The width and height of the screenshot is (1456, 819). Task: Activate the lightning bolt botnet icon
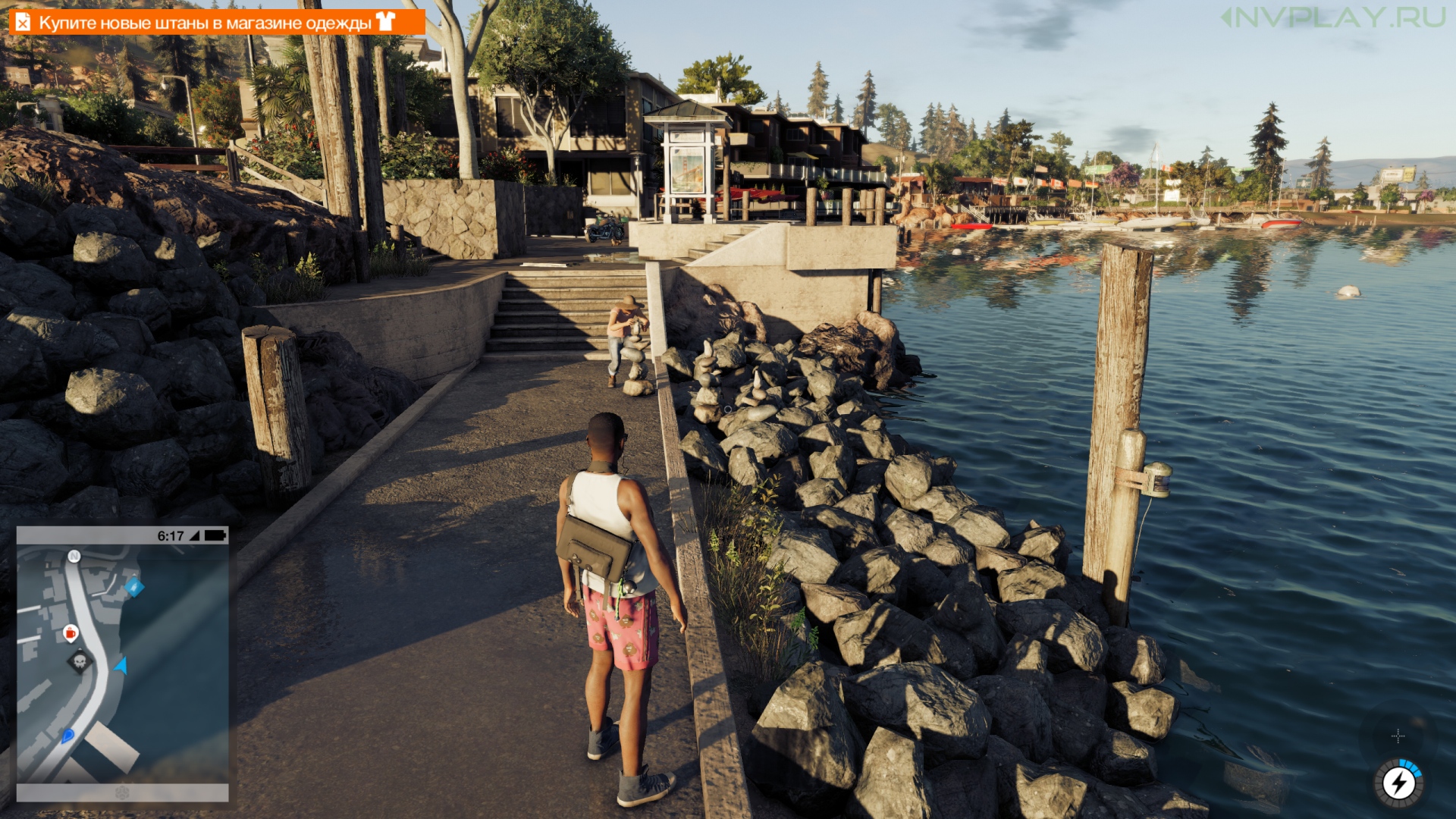coord(1398,783)
